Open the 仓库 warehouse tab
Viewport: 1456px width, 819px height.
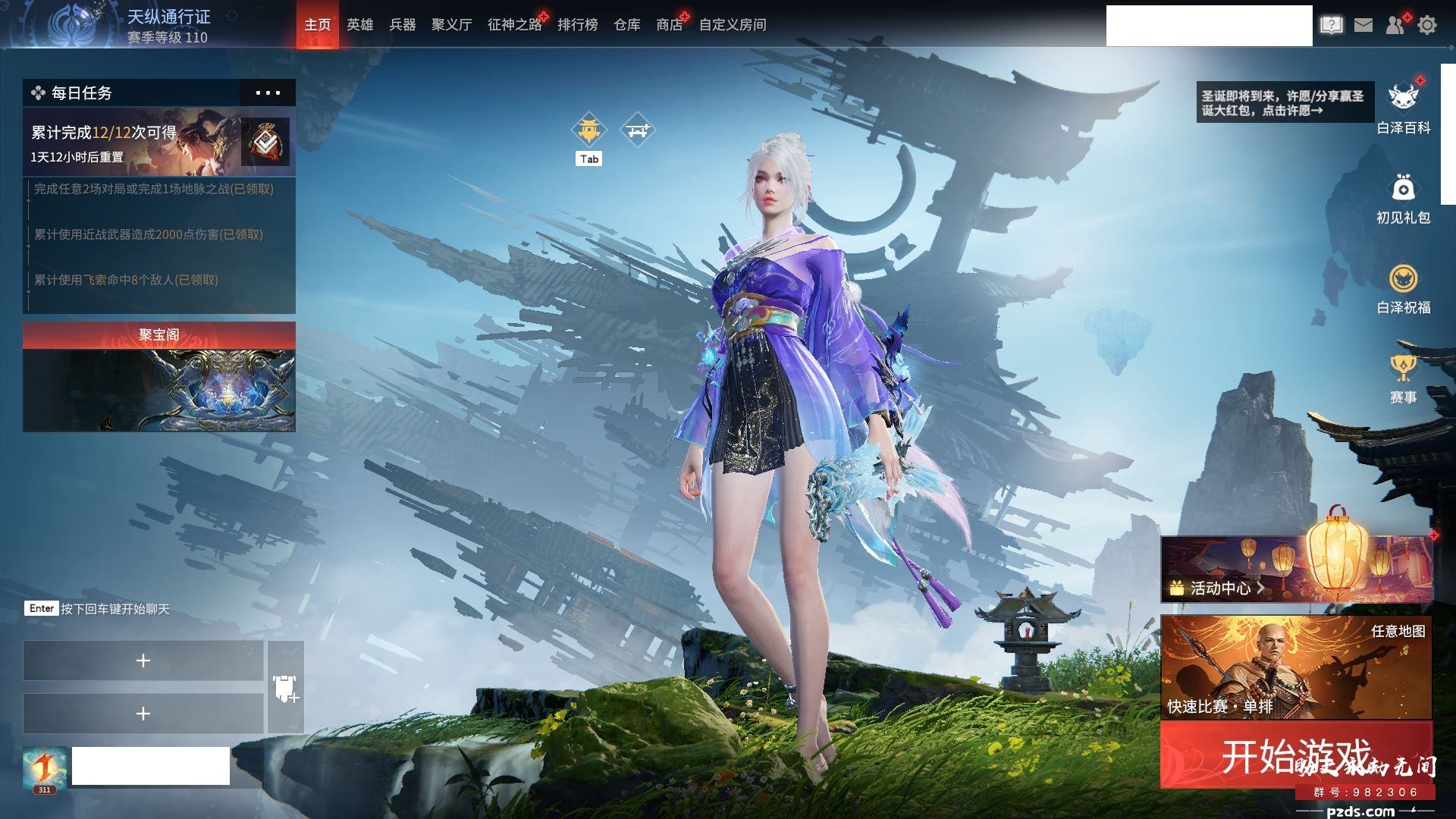click(626, 25)
